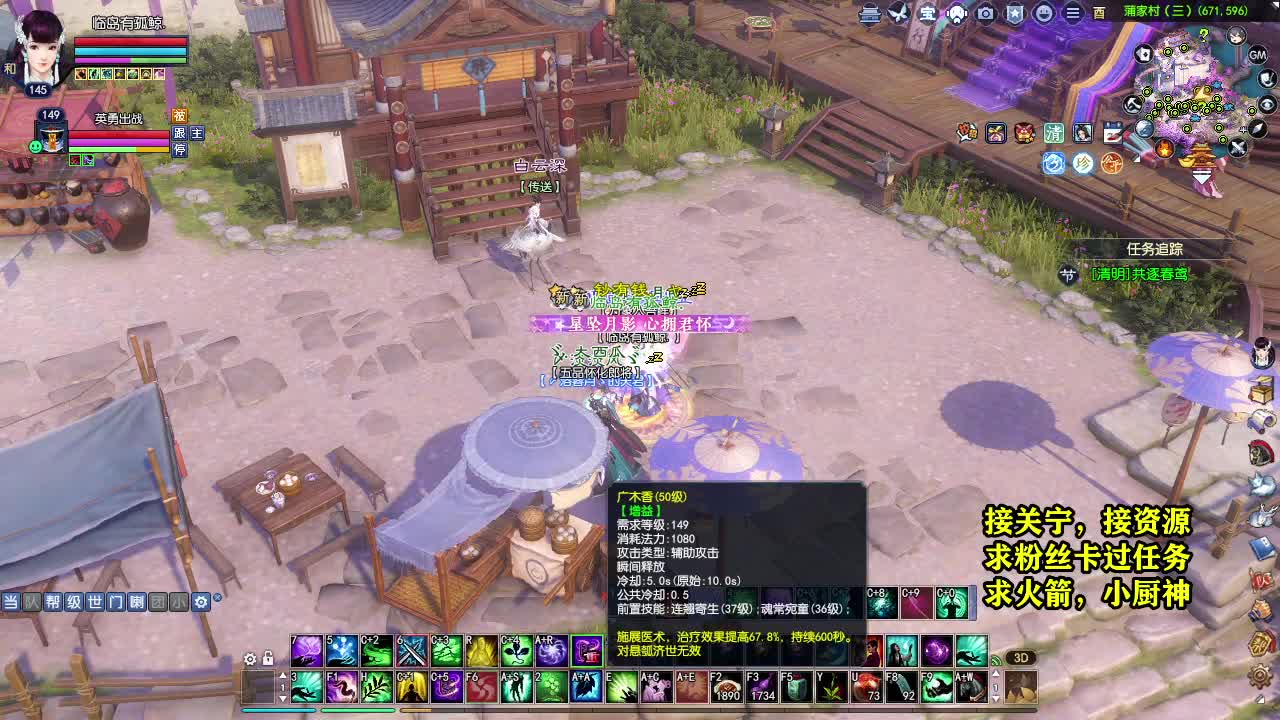Click the down arrow on the action bar stepper

(283, 698)
